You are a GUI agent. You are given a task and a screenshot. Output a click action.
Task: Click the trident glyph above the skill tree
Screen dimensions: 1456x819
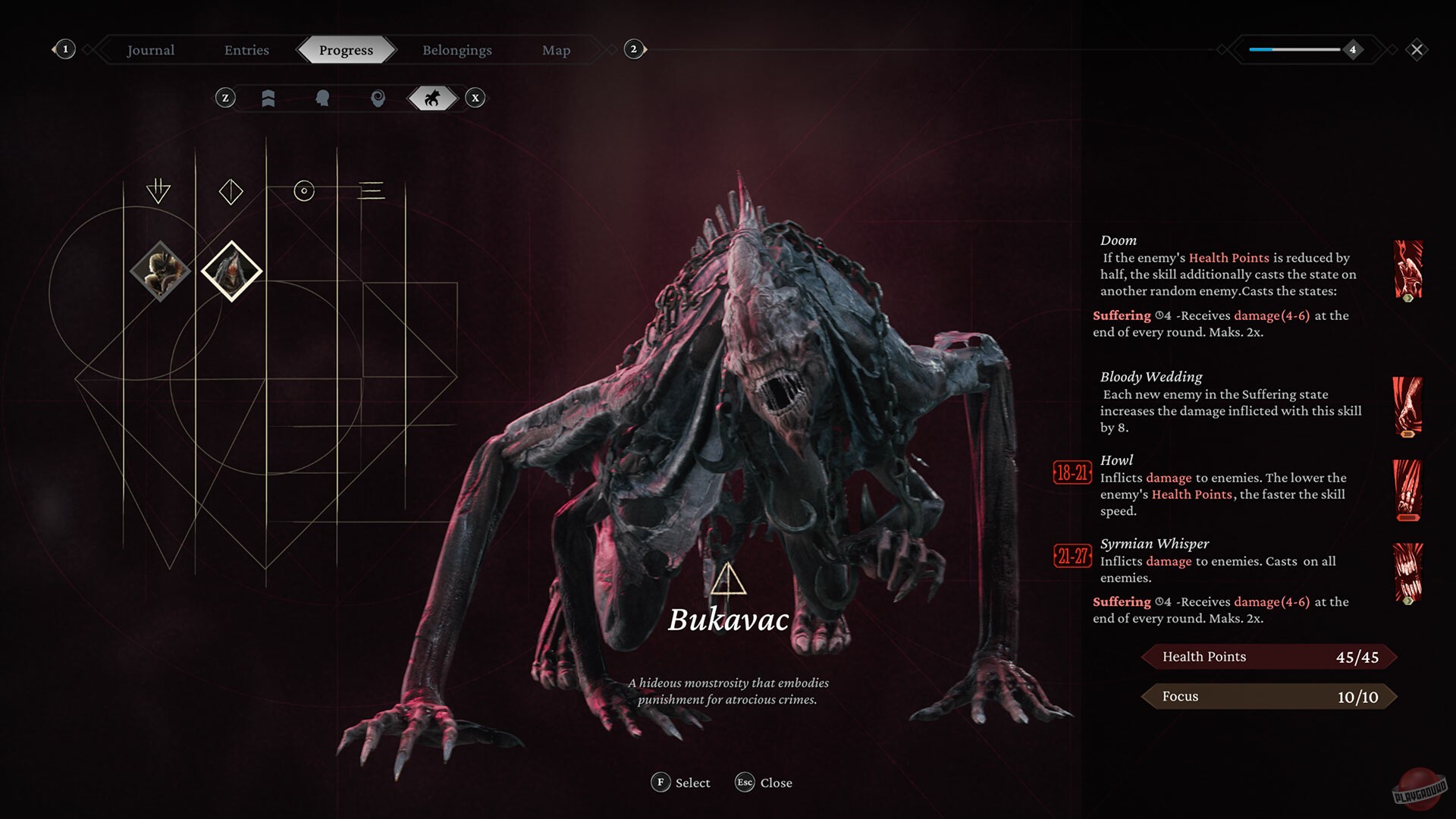point(159,190)
